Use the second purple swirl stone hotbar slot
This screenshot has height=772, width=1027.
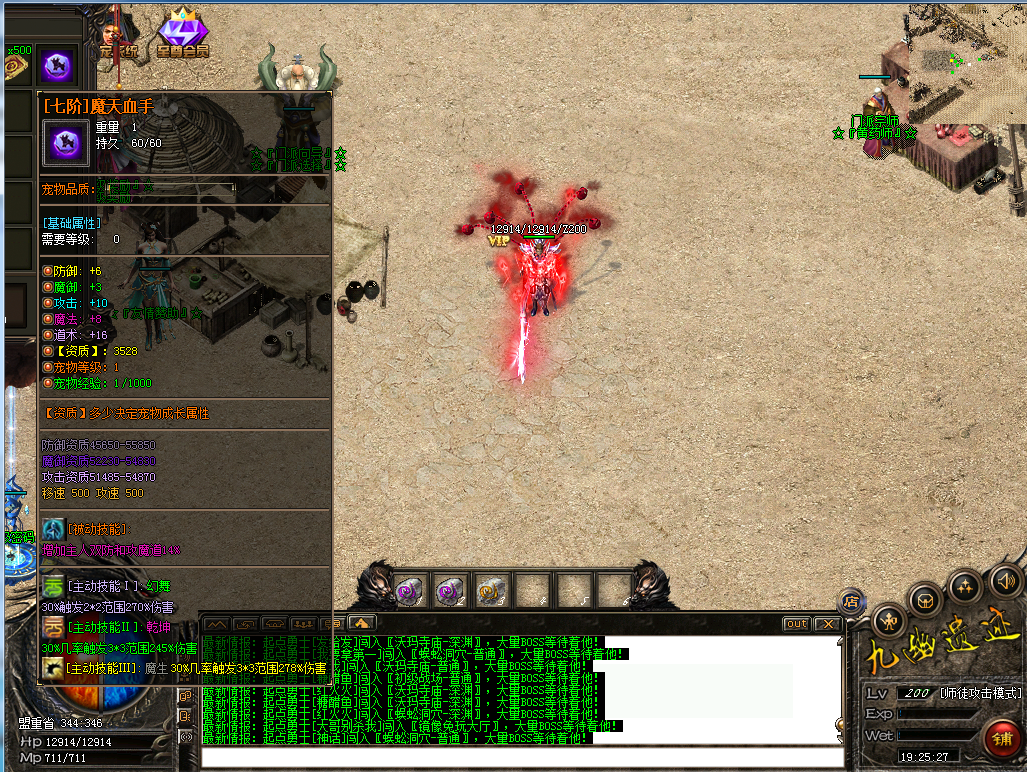point(450,589)
